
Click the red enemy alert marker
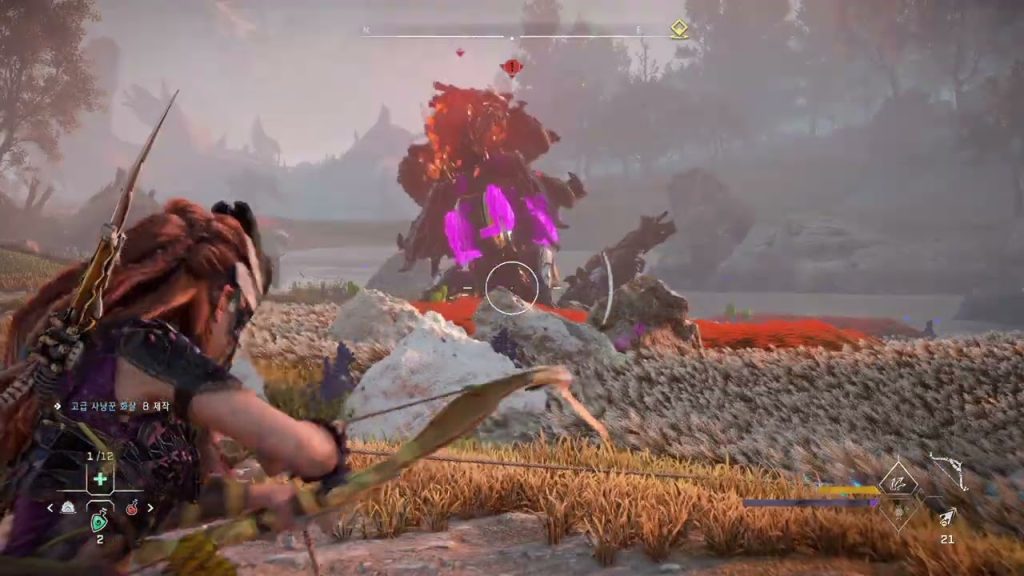(x=512, y=67)
